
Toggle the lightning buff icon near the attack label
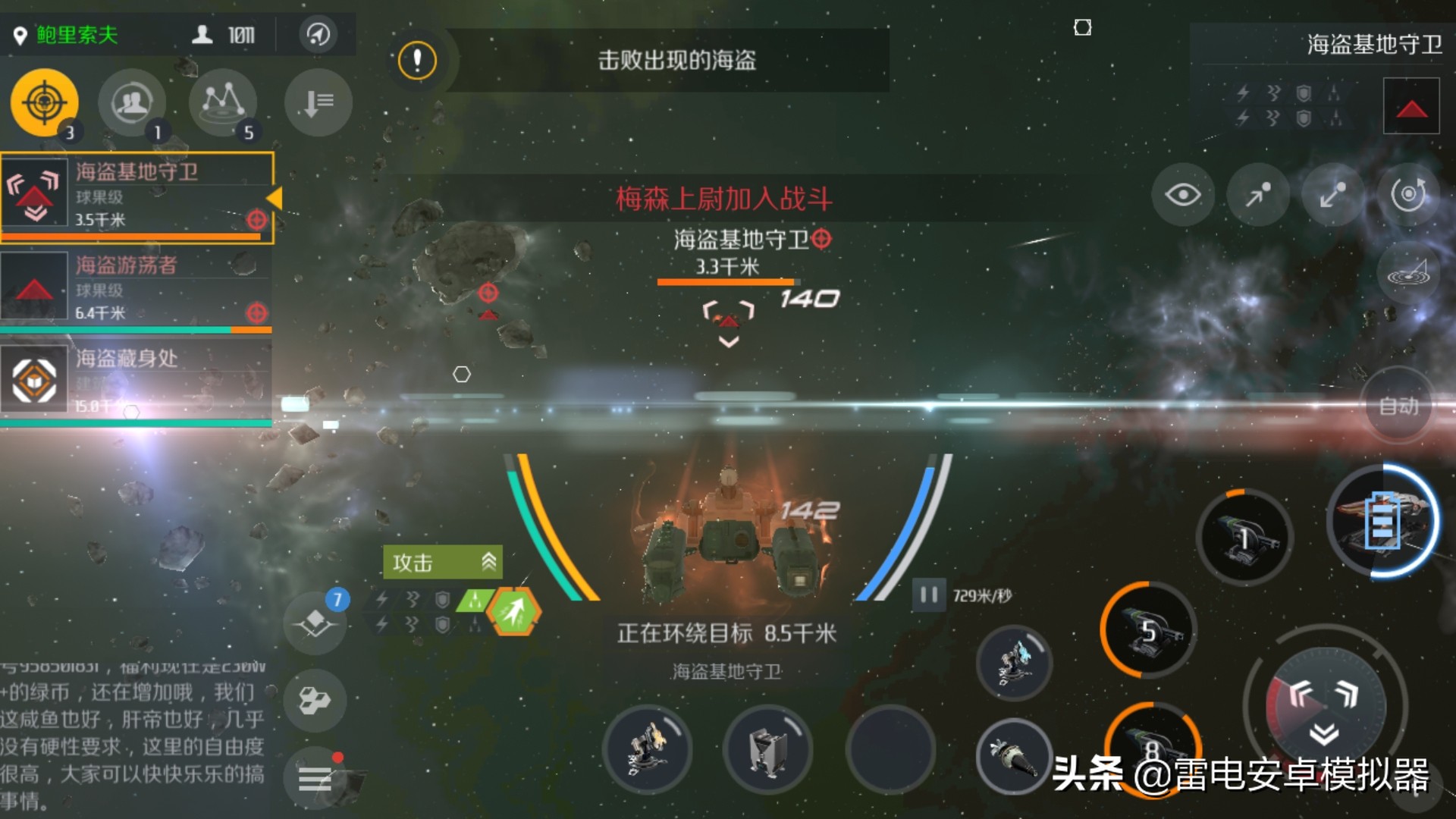pos(382,598)
